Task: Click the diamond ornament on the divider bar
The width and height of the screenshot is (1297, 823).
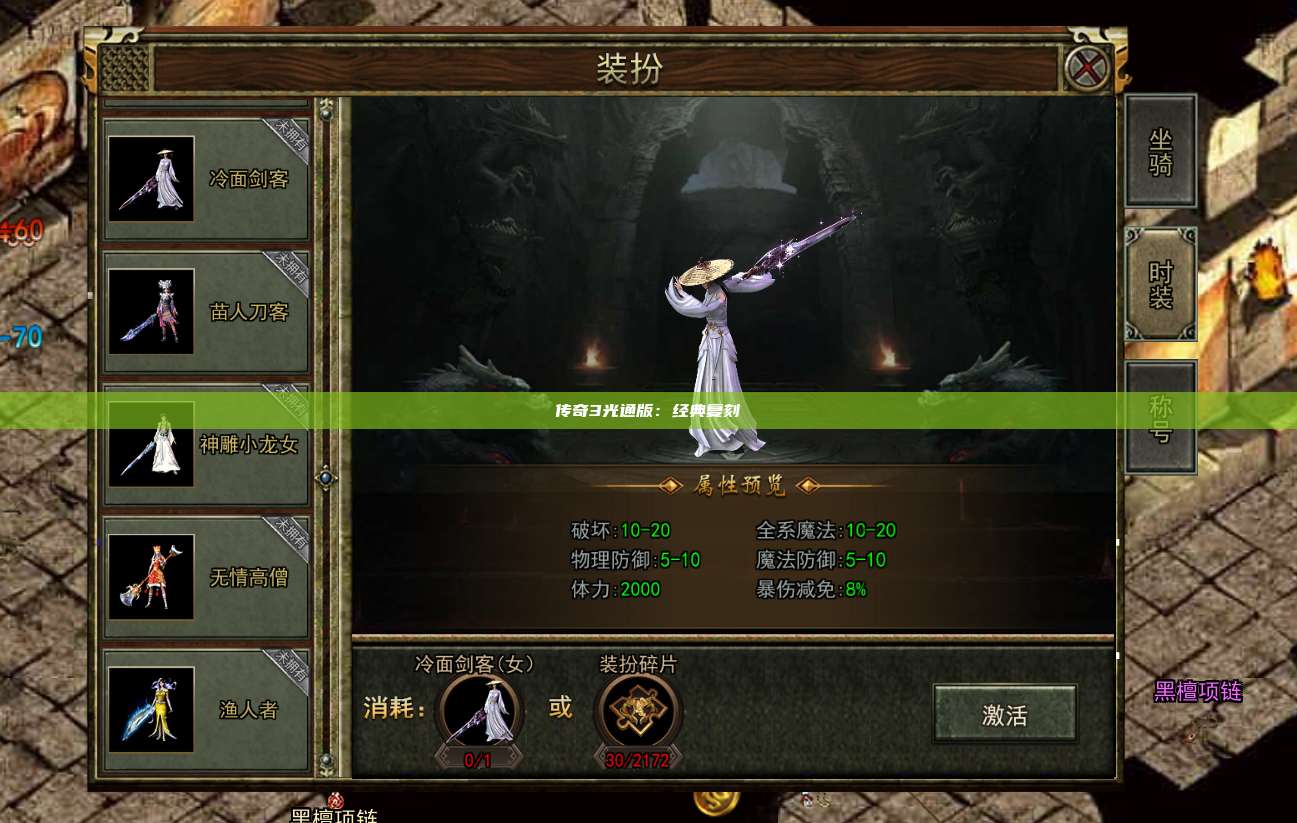Action: 324,478
